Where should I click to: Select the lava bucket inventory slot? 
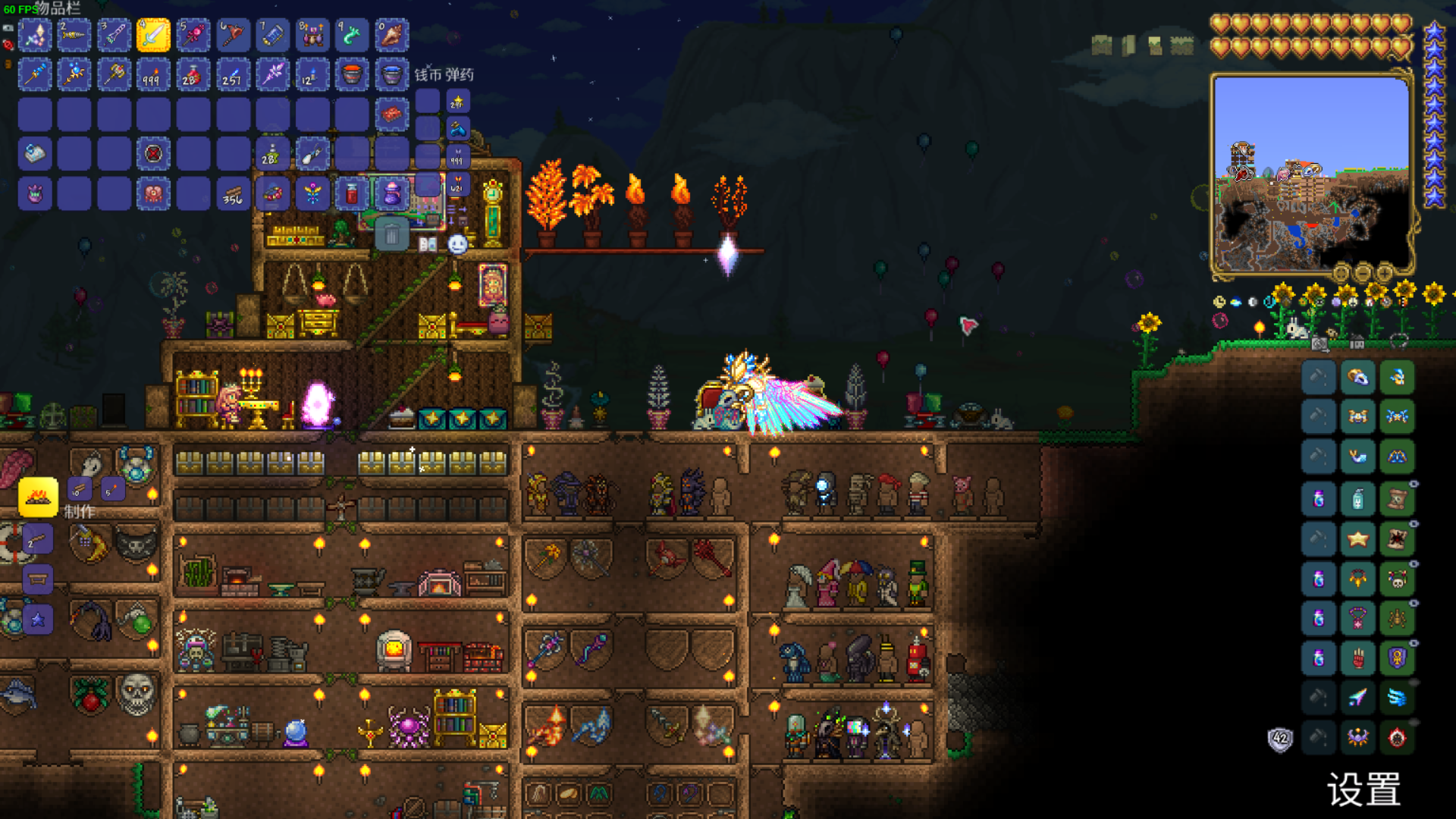352,75
